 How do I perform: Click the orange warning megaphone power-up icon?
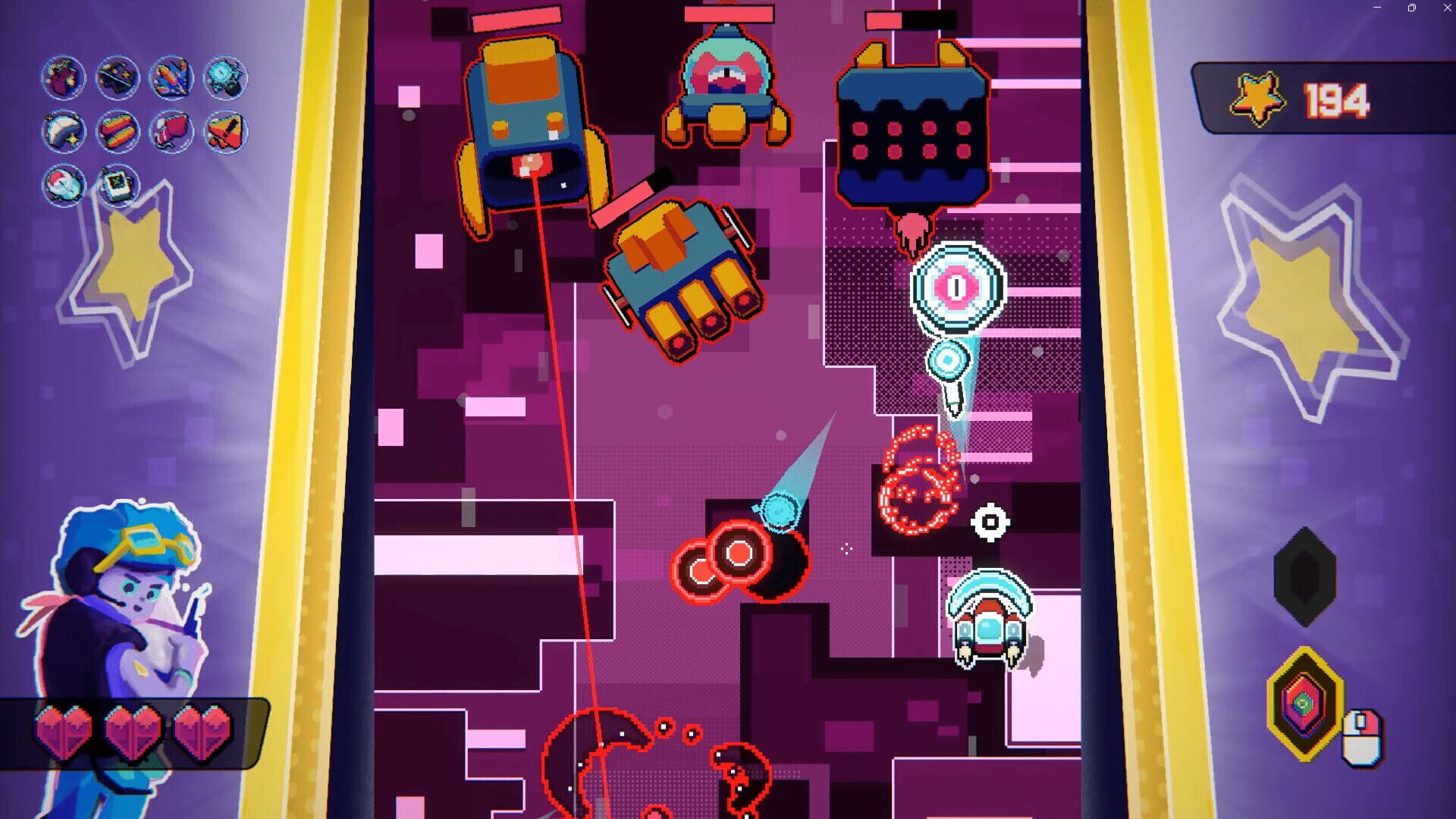coord(224,131)
